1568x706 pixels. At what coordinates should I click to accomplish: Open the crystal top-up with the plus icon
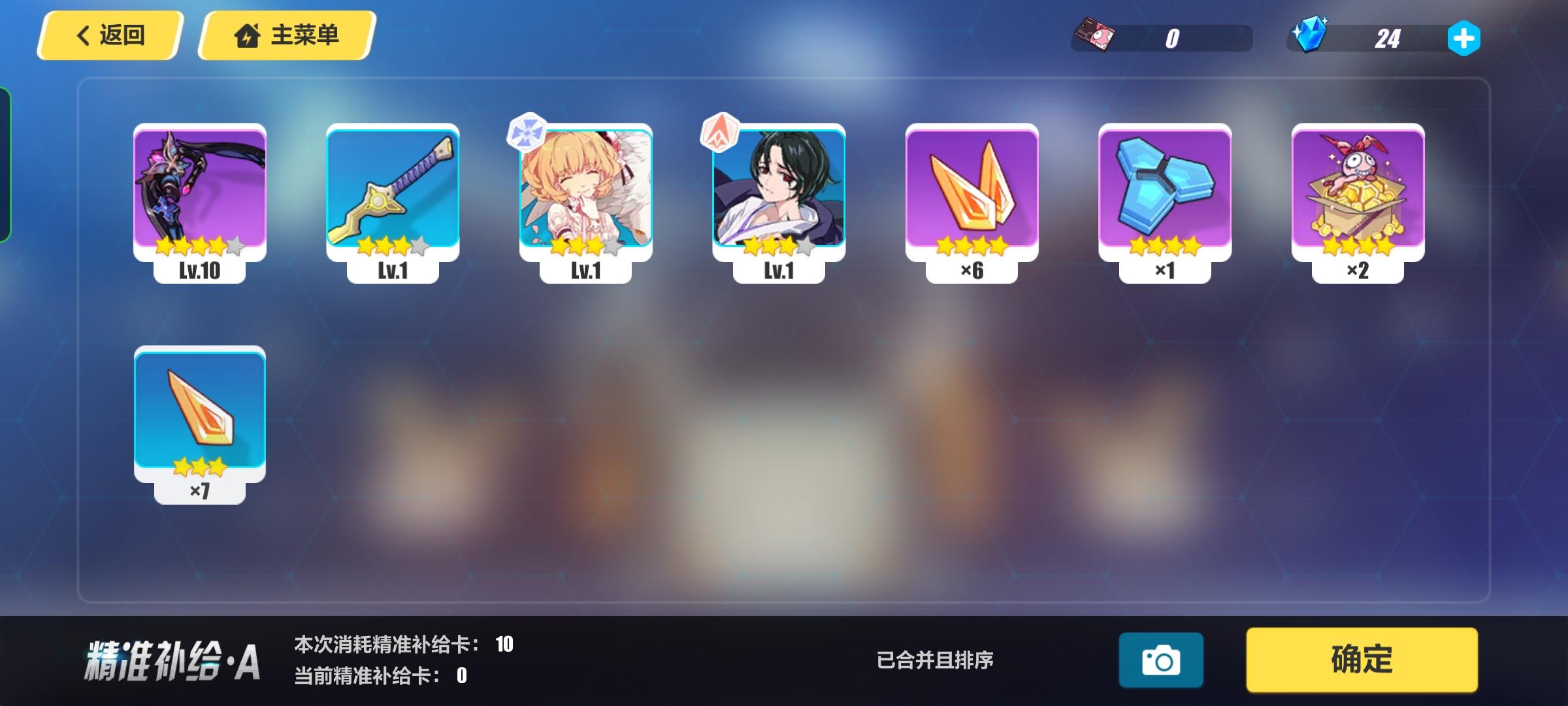pyautogui.click(x=1463, y=39)
